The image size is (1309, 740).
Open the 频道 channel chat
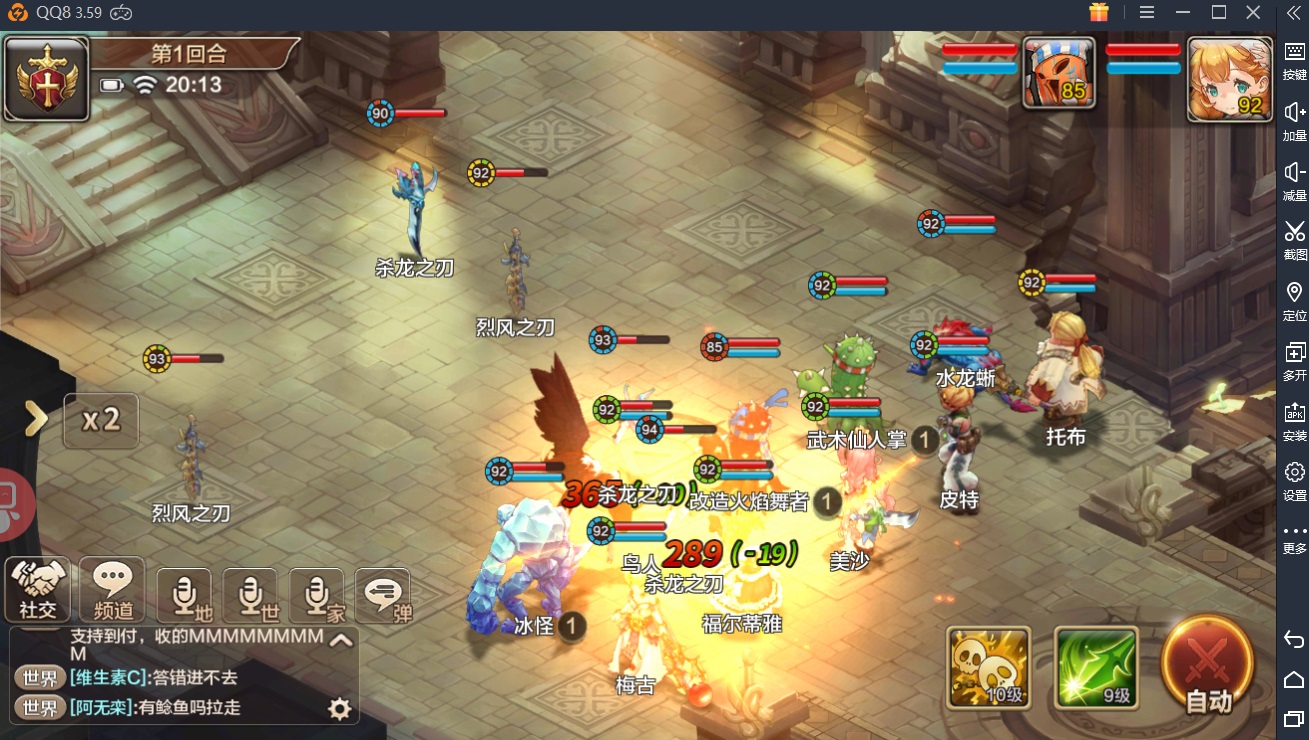tap(112, 589)
